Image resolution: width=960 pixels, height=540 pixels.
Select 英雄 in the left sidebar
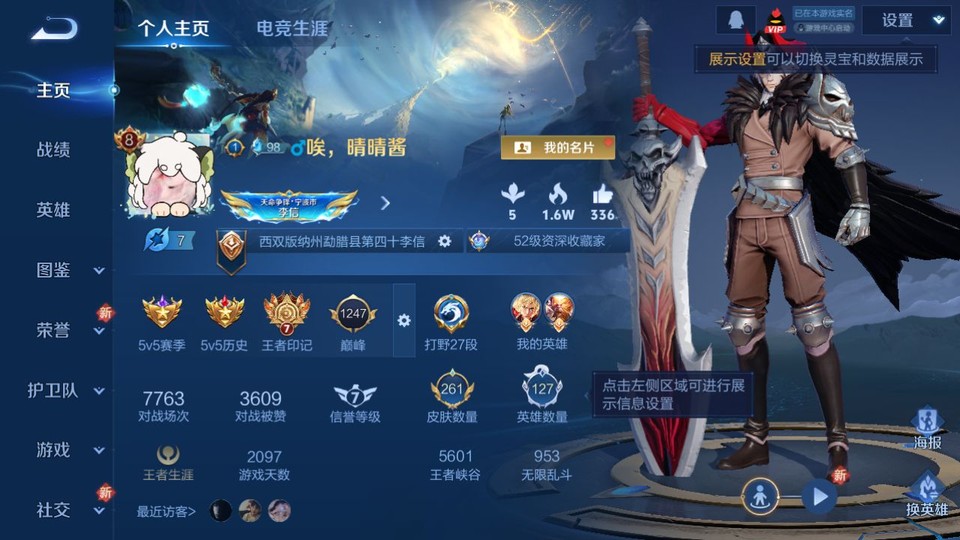click(53, 210)
